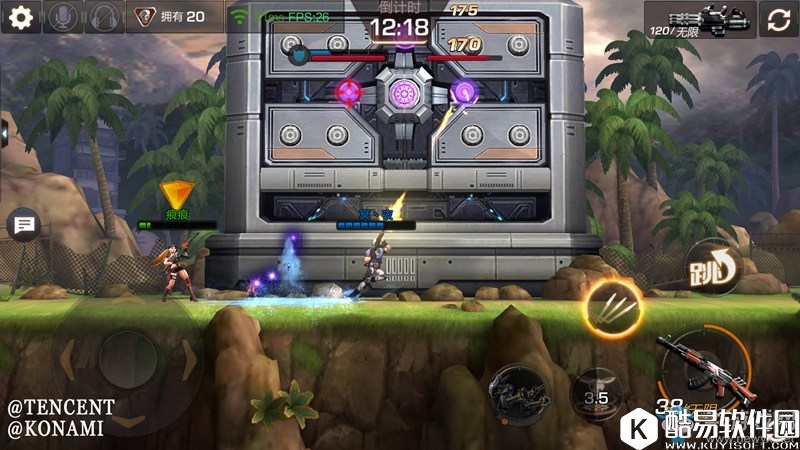Tap the virtual movement joystick

click(x=127, y=357)
